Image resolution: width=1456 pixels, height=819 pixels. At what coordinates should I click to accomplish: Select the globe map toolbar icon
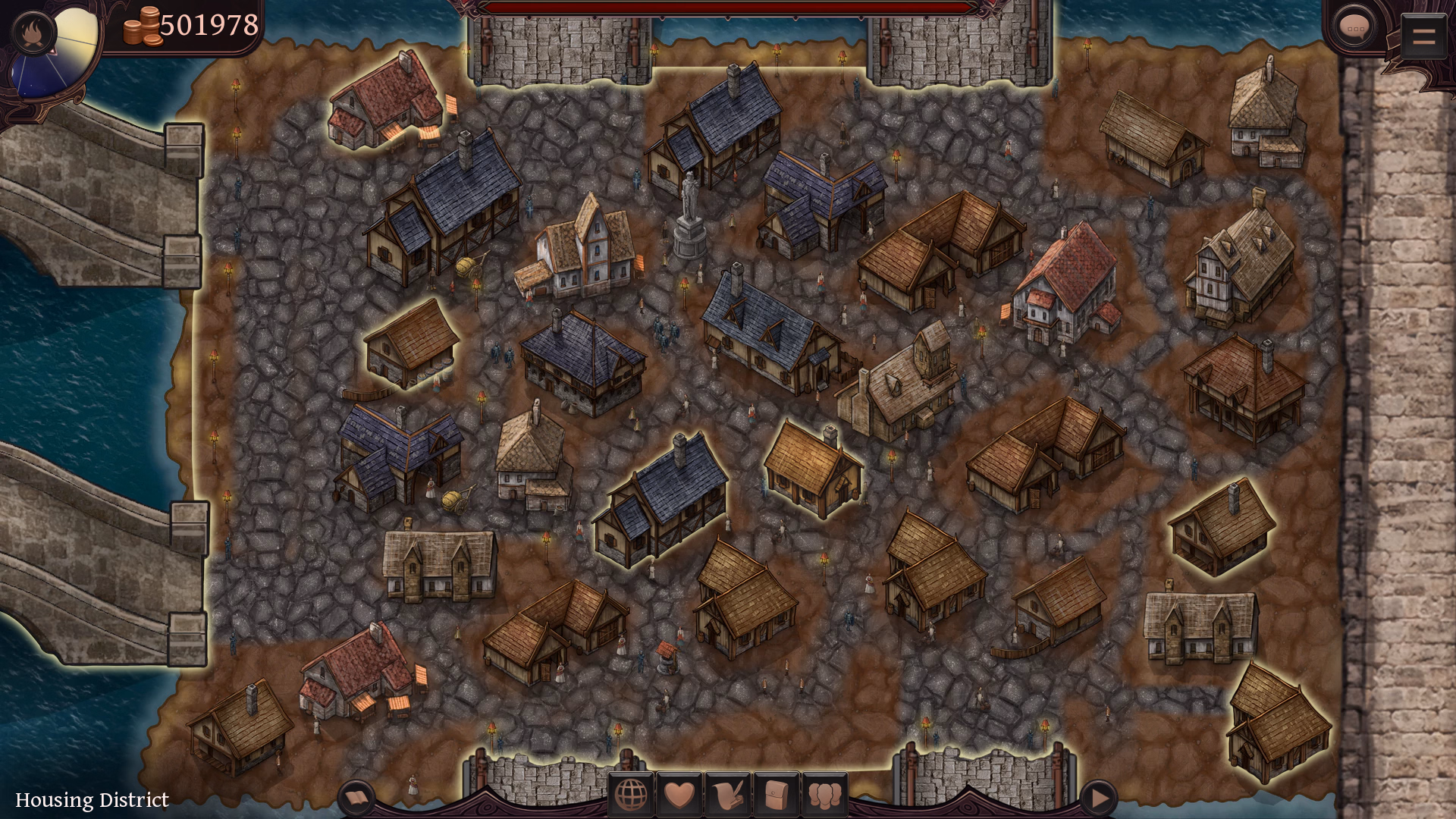pyautogui.click(x=631, y=795)
